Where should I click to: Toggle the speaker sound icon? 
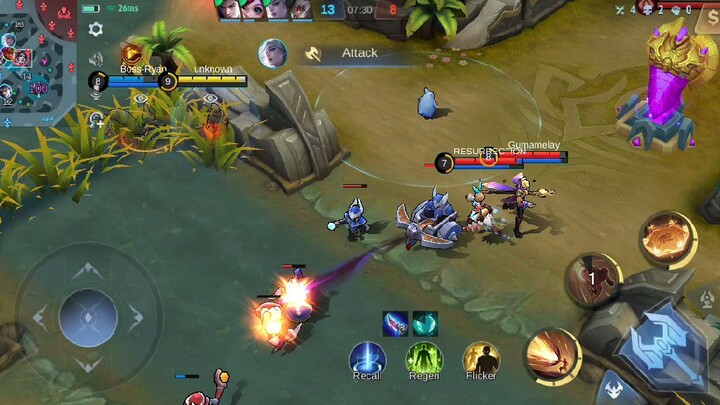[96, 59]
